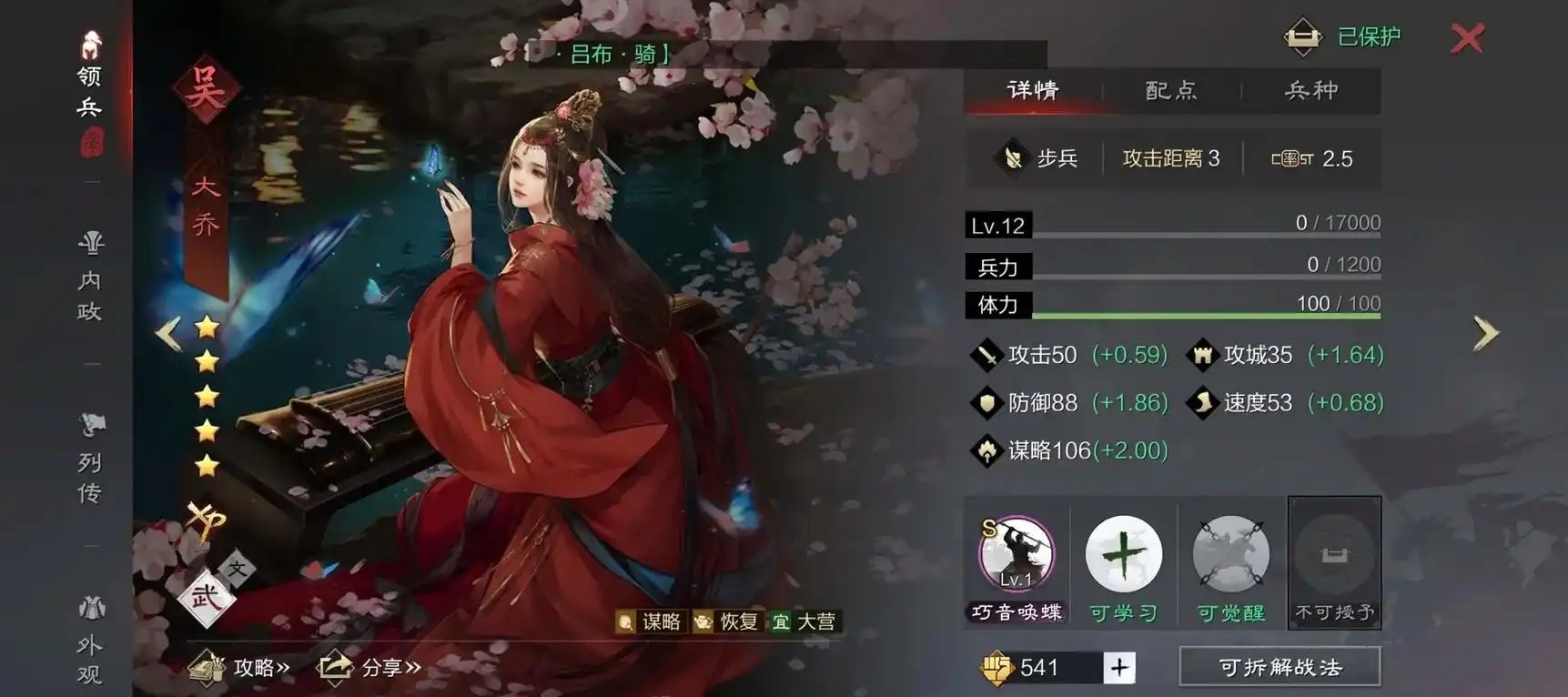Click the left arrow for previous general
This screenshot has height=697, width=1568.
tap(169, 334)
